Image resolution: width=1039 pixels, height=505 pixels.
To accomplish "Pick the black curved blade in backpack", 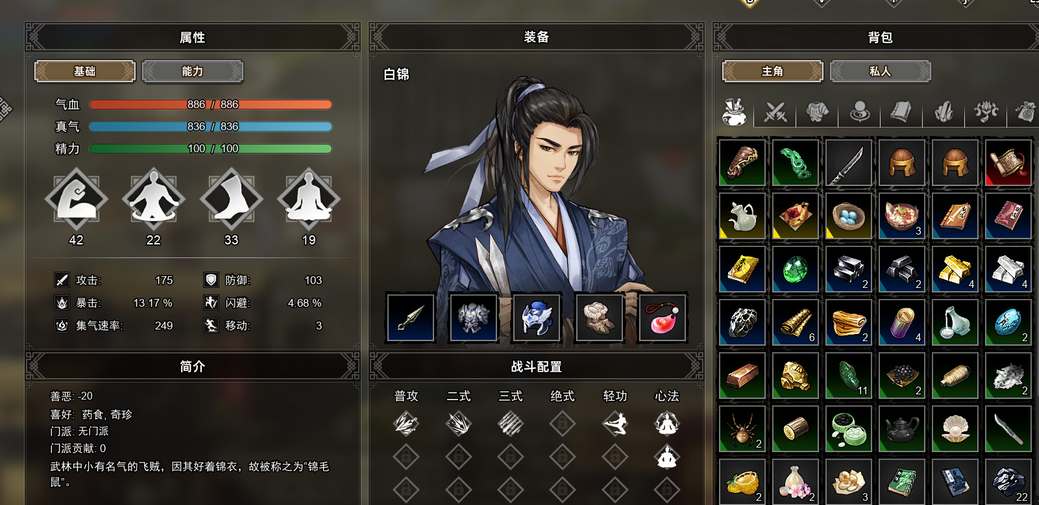I will point(849,162).
